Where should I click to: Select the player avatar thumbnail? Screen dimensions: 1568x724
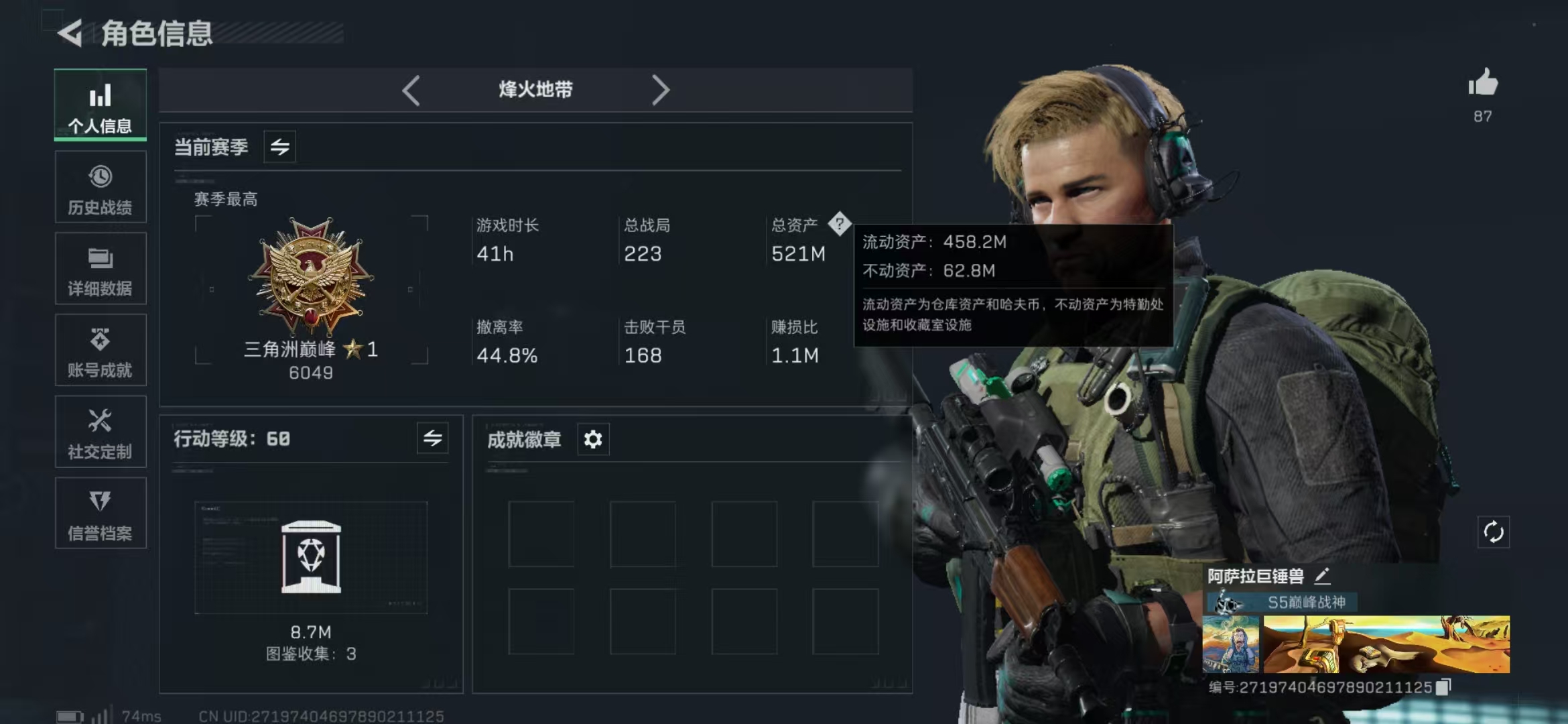[x=1230, y=644]
